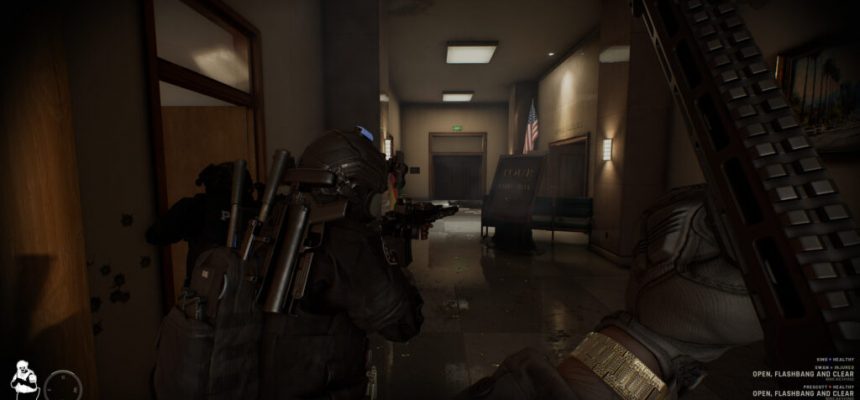Click the player stance silhouette icon
860x400 pixels.
(24, 378)
